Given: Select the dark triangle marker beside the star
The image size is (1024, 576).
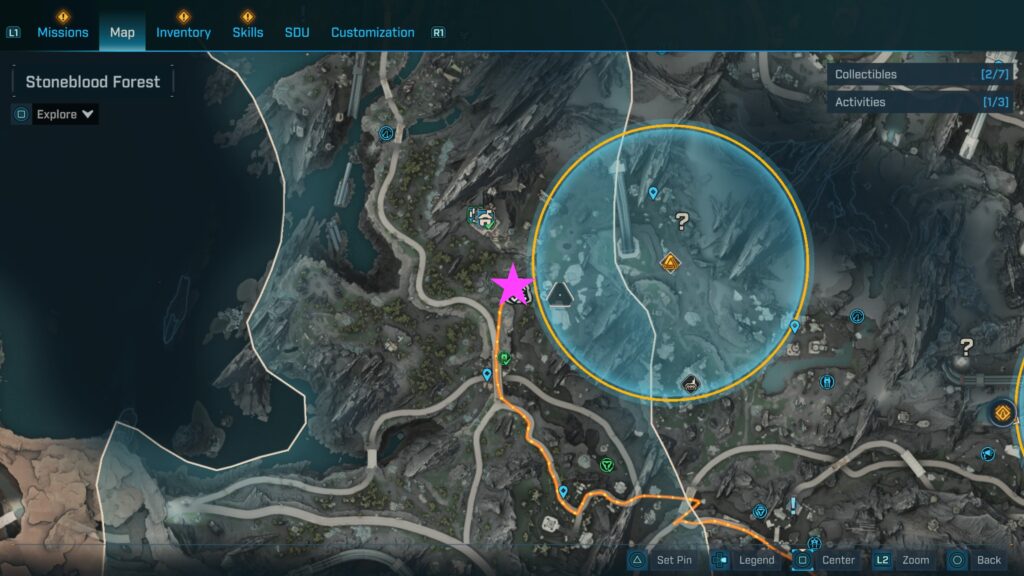Looking at the screenshot, I should tap(560, 293).
